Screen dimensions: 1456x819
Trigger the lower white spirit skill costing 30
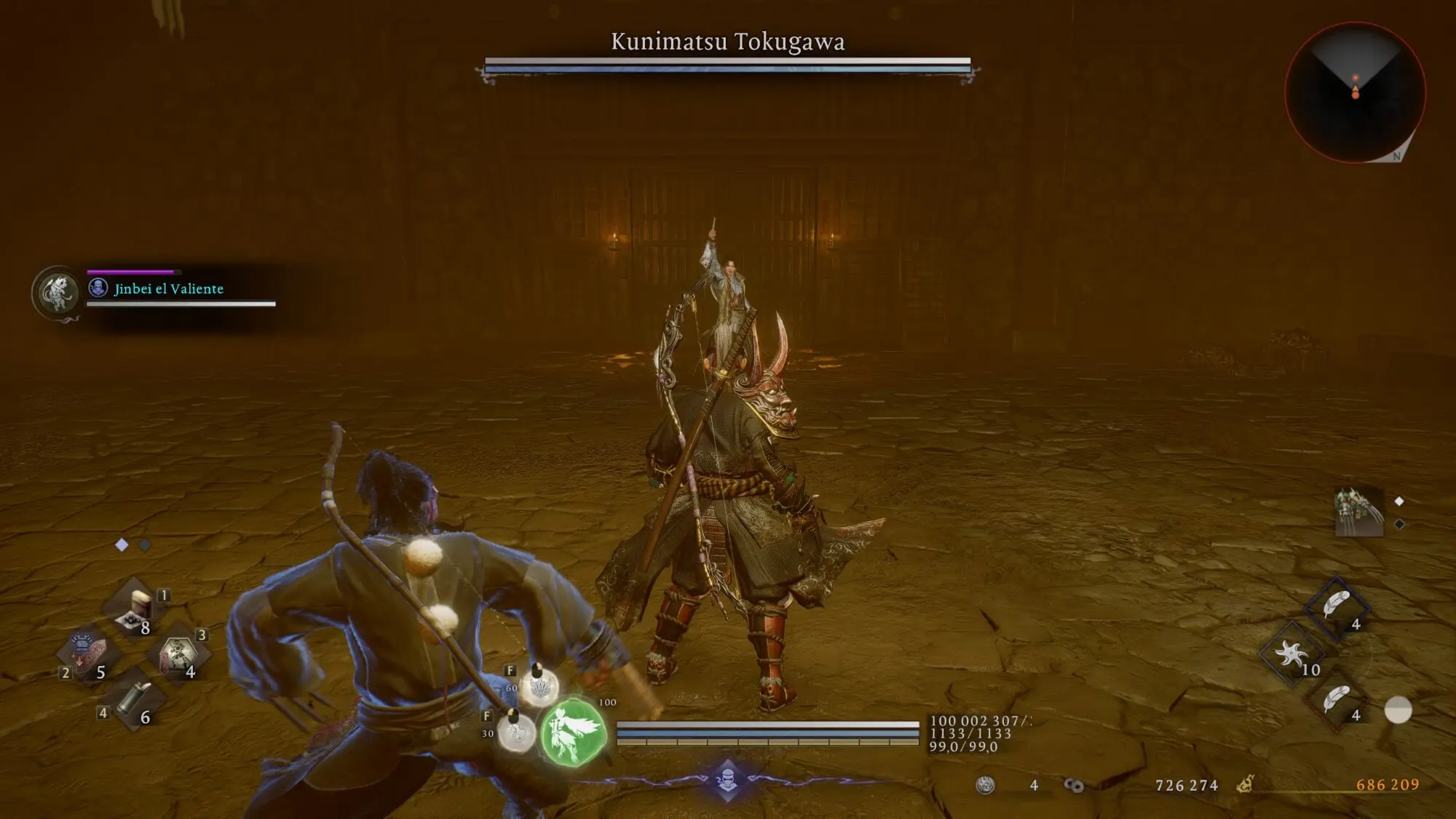[x=516, y=732]
